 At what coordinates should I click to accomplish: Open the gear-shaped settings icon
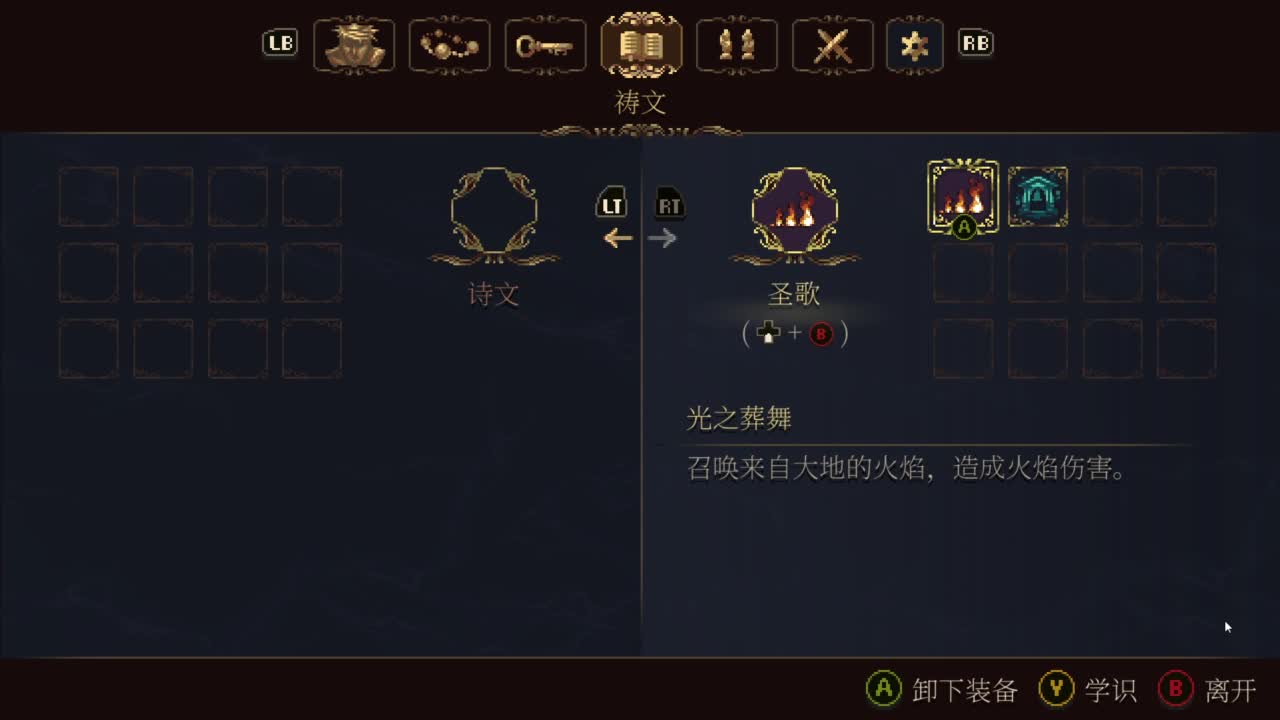914,44
